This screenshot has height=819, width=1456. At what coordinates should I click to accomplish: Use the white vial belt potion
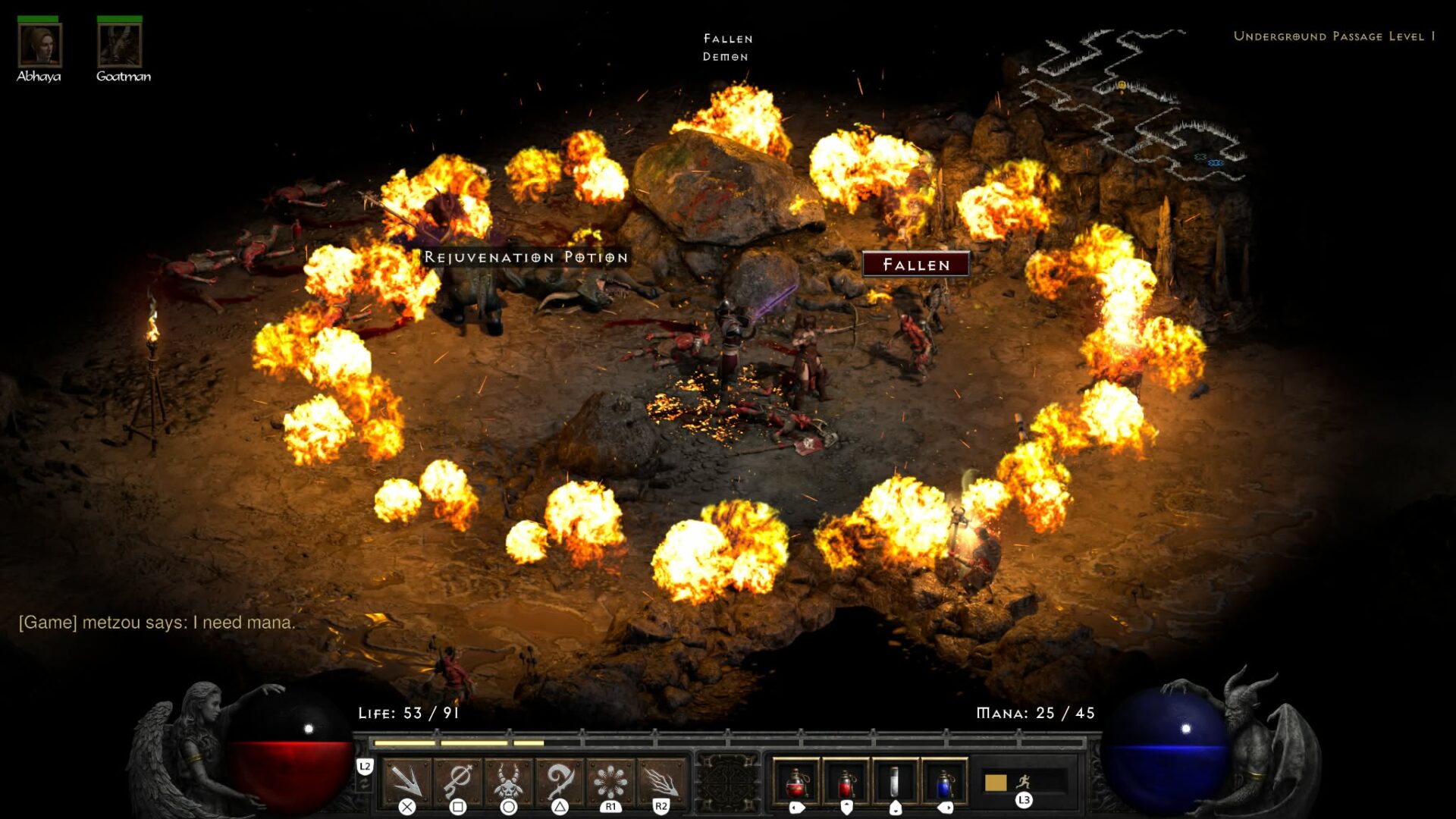[x=895, y=781]
